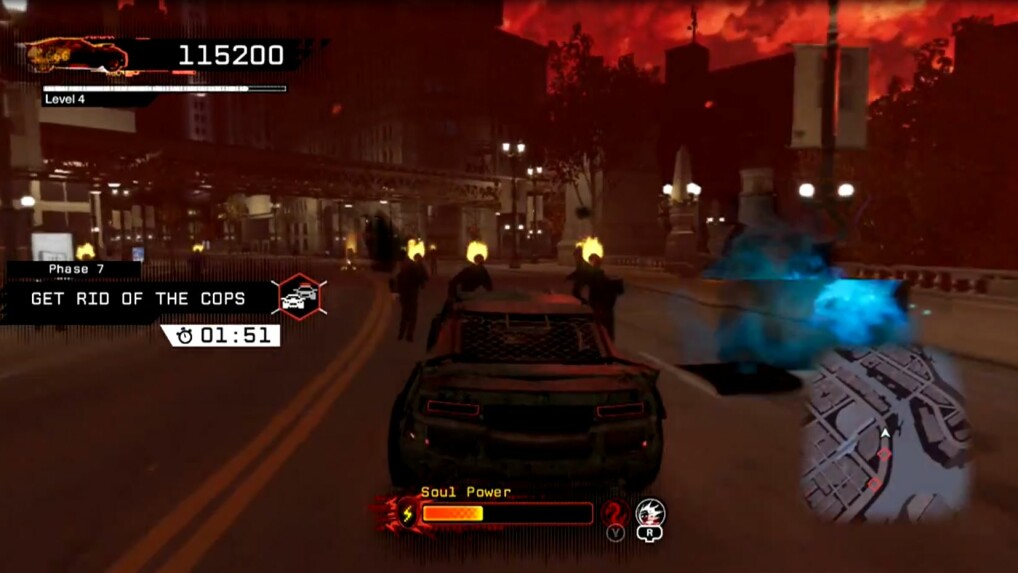Select the hexagonal cop cars objective icon

pyautogui.click(x=298, y=297)
